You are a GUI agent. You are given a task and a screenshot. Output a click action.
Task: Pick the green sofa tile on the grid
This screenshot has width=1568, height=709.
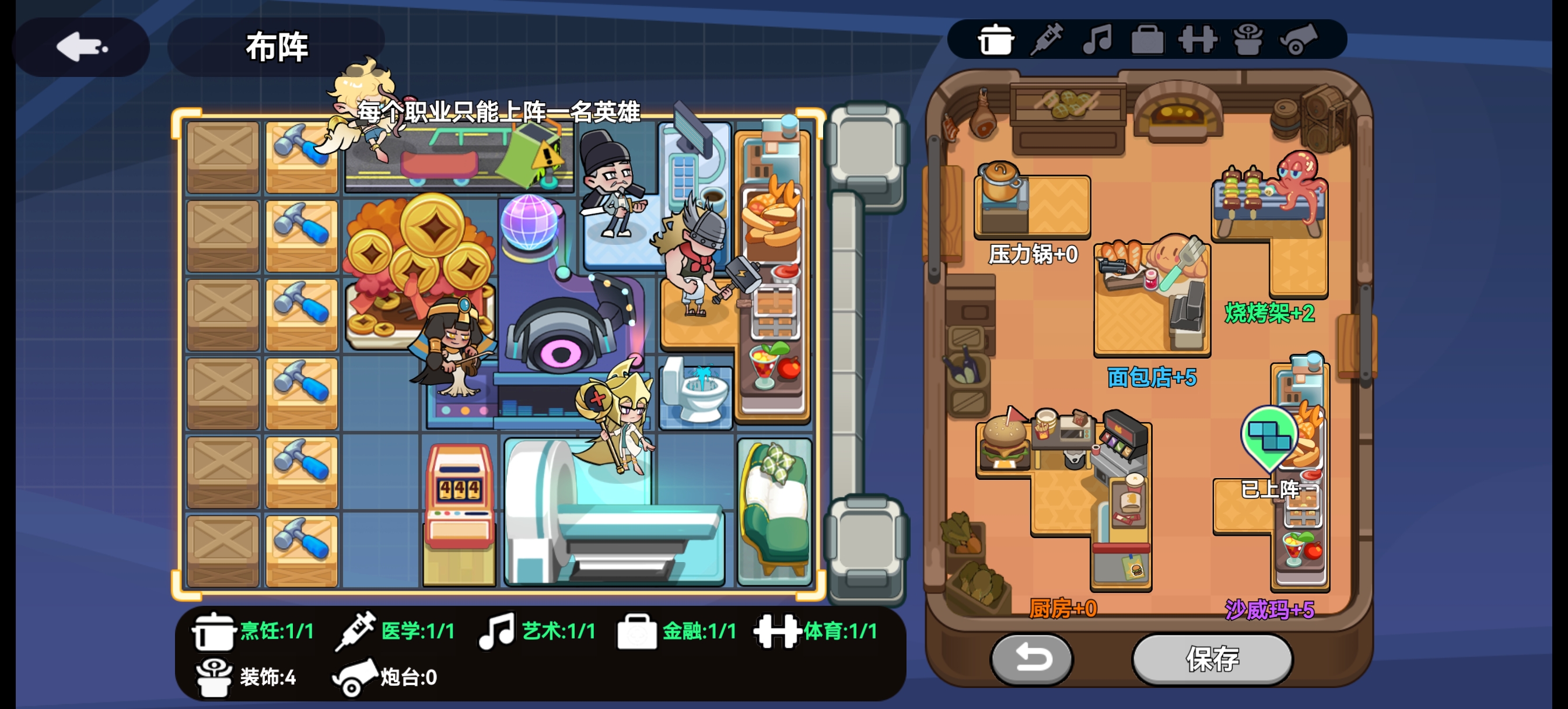tap(774, 511)
